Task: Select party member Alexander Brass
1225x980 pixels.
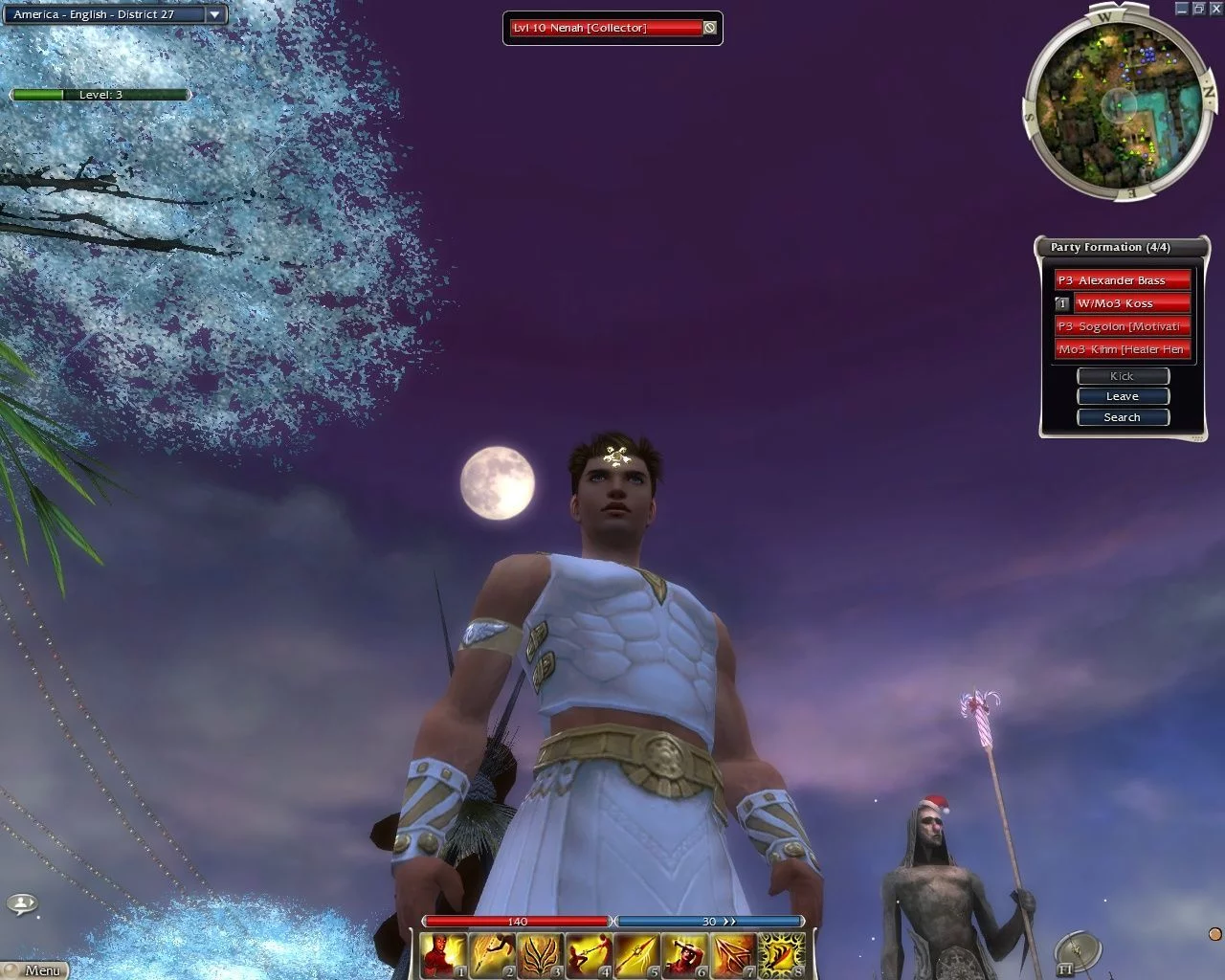Action: [1122, 280]
